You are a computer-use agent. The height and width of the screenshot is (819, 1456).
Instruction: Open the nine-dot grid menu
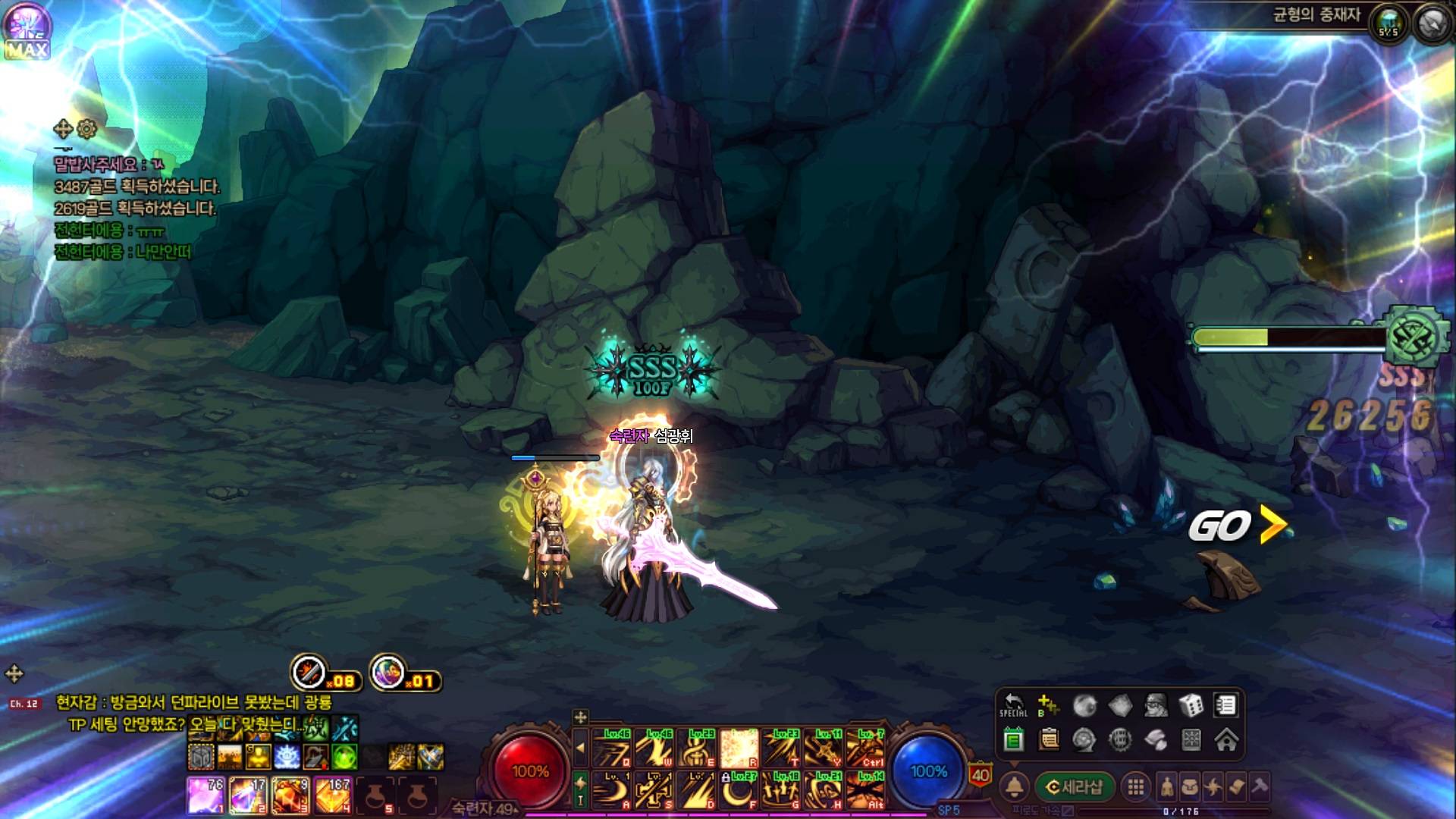pos(1135,787)
